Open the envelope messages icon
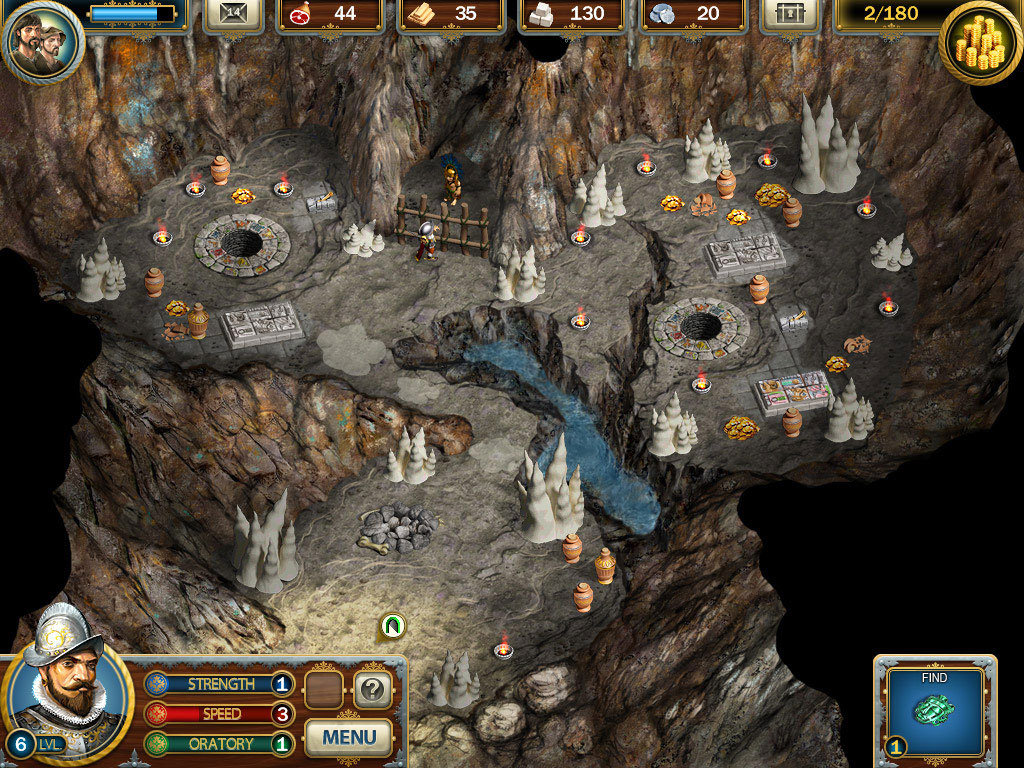The image size is (1024, 768). tap(232, 14)
